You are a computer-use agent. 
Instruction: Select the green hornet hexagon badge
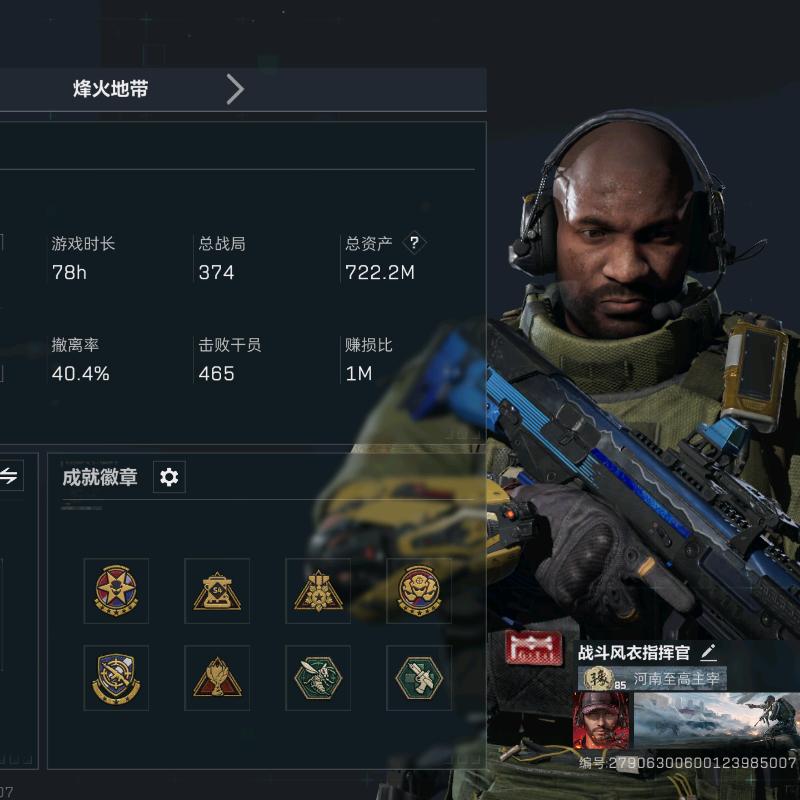(318, 677)
